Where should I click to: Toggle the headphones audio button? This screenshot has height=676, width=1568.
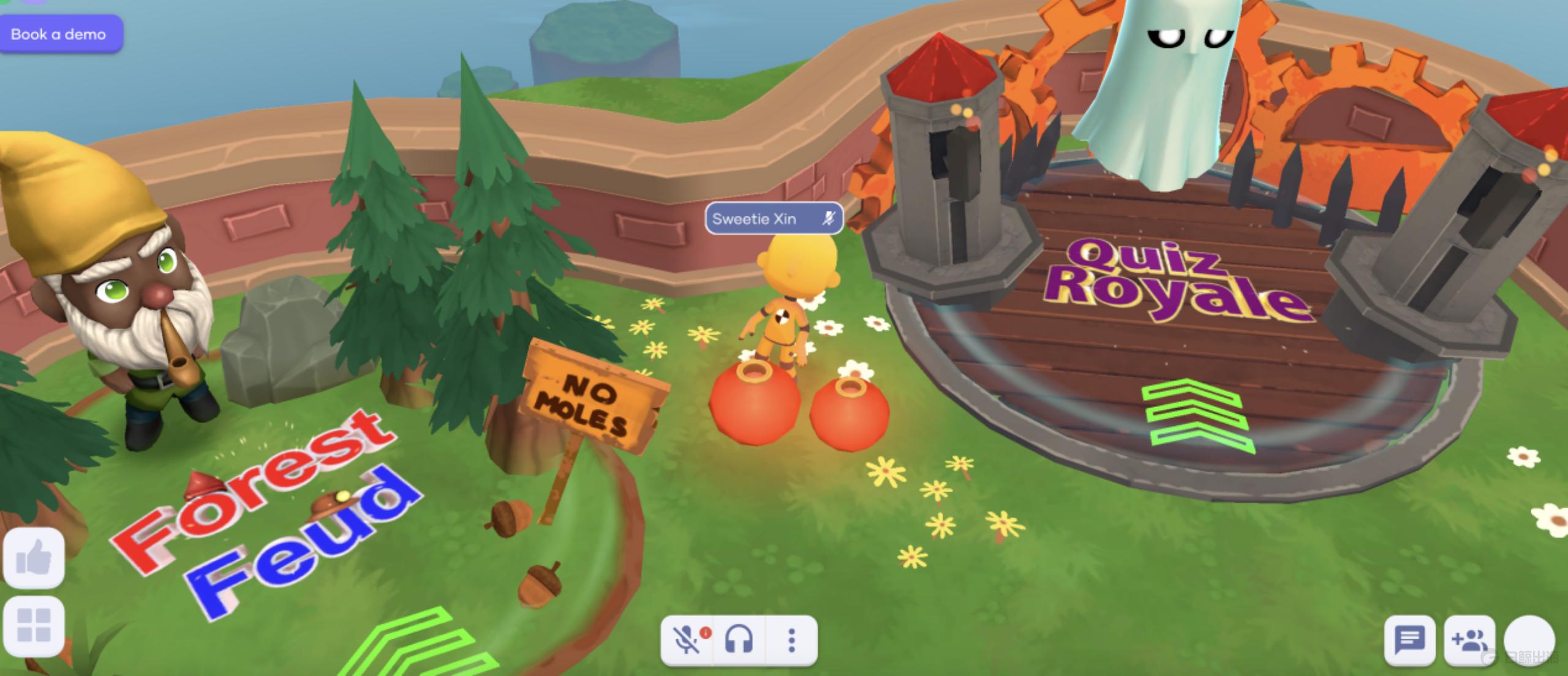point(739,640)
